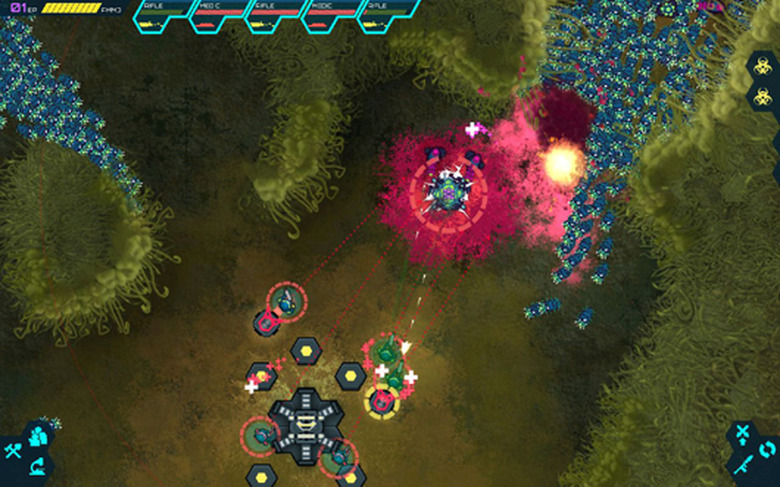Open the build menu with hammer and shovel

coord(13,450)
